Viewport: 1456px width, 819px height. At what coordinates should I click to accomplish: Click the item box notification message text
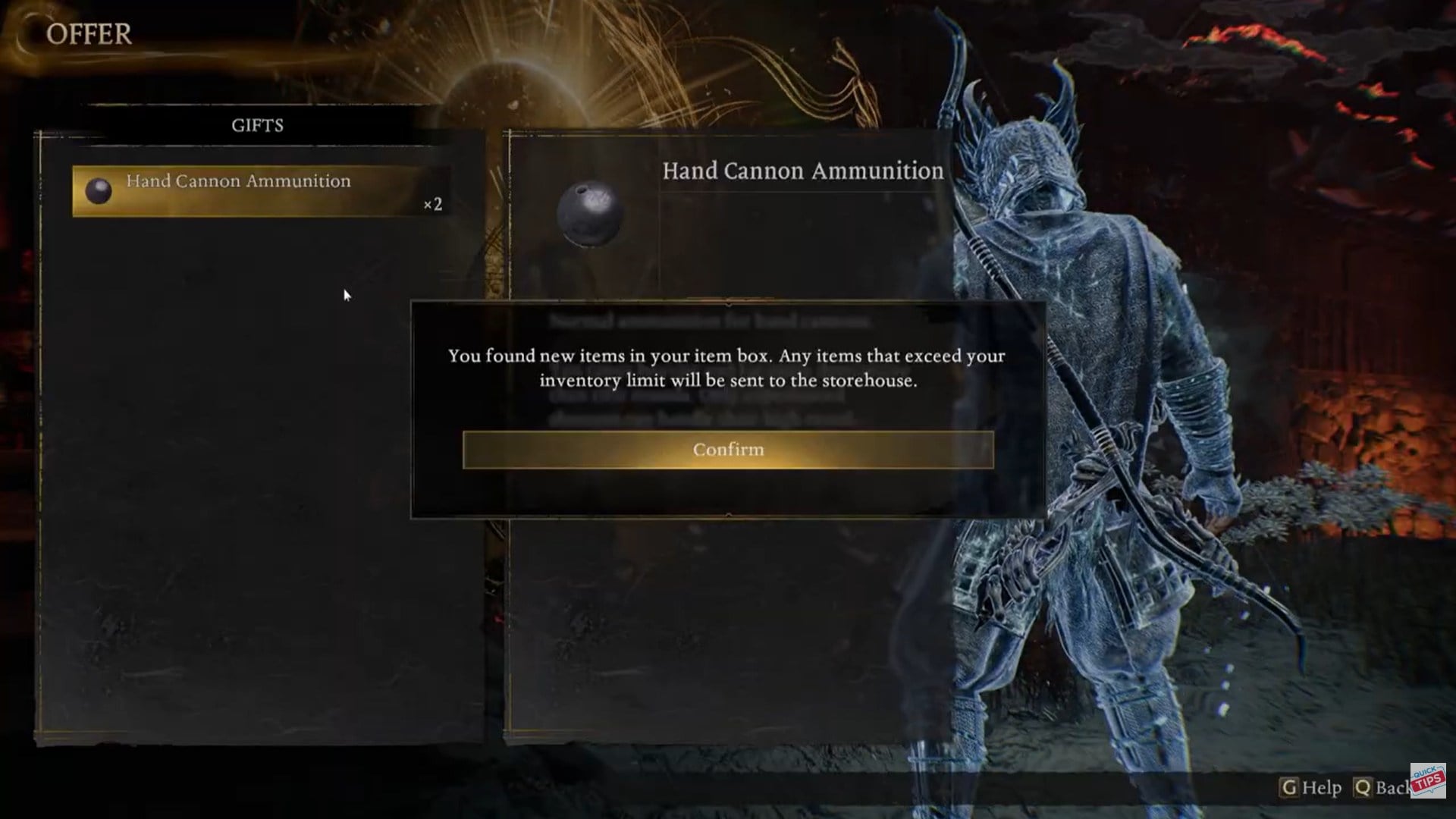point(726,369)
